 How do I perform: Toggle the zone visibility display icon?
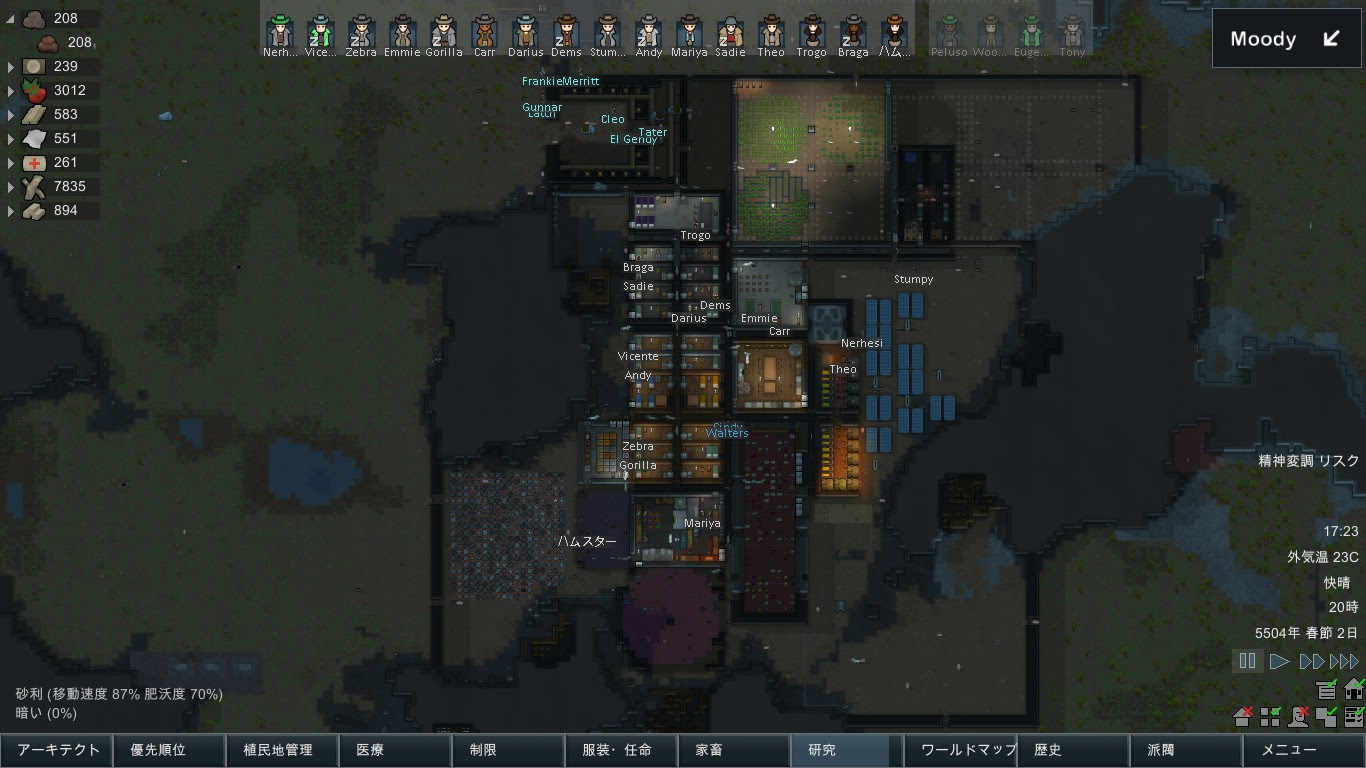(x=1270, y=718)
